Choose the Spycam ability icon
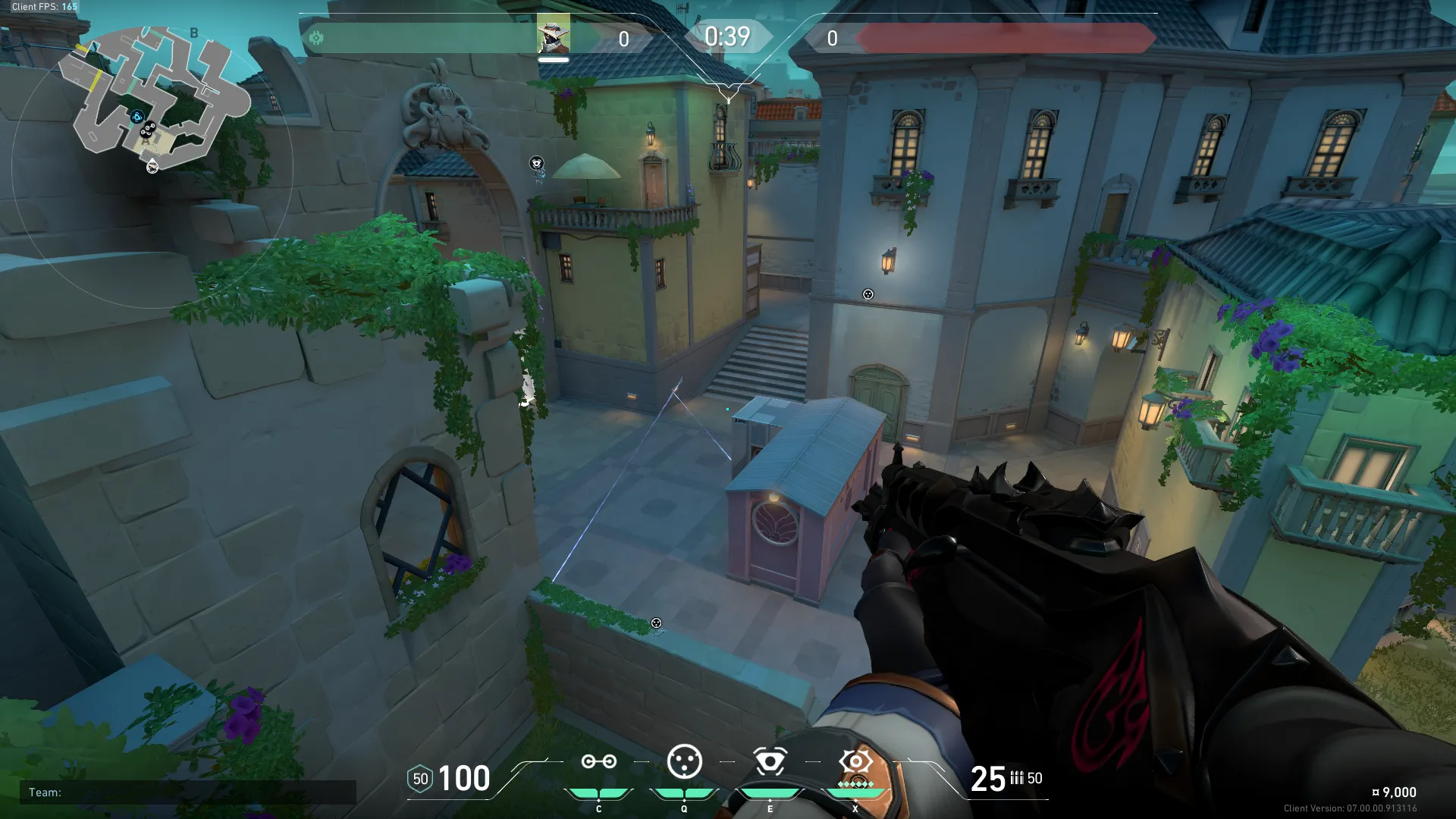 pos(770,762)
